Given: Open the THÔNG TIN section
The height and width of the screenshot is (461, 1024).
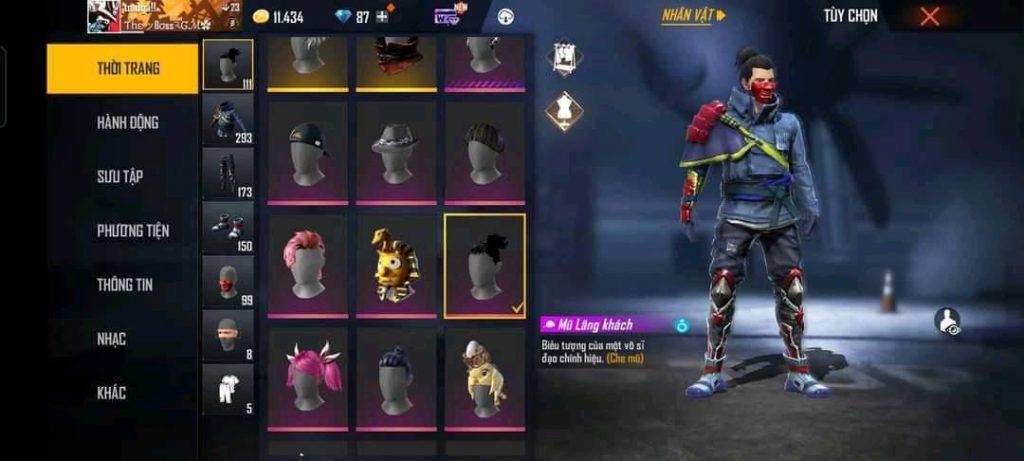Looking at the screenshot, I should [x=125, y=284].
